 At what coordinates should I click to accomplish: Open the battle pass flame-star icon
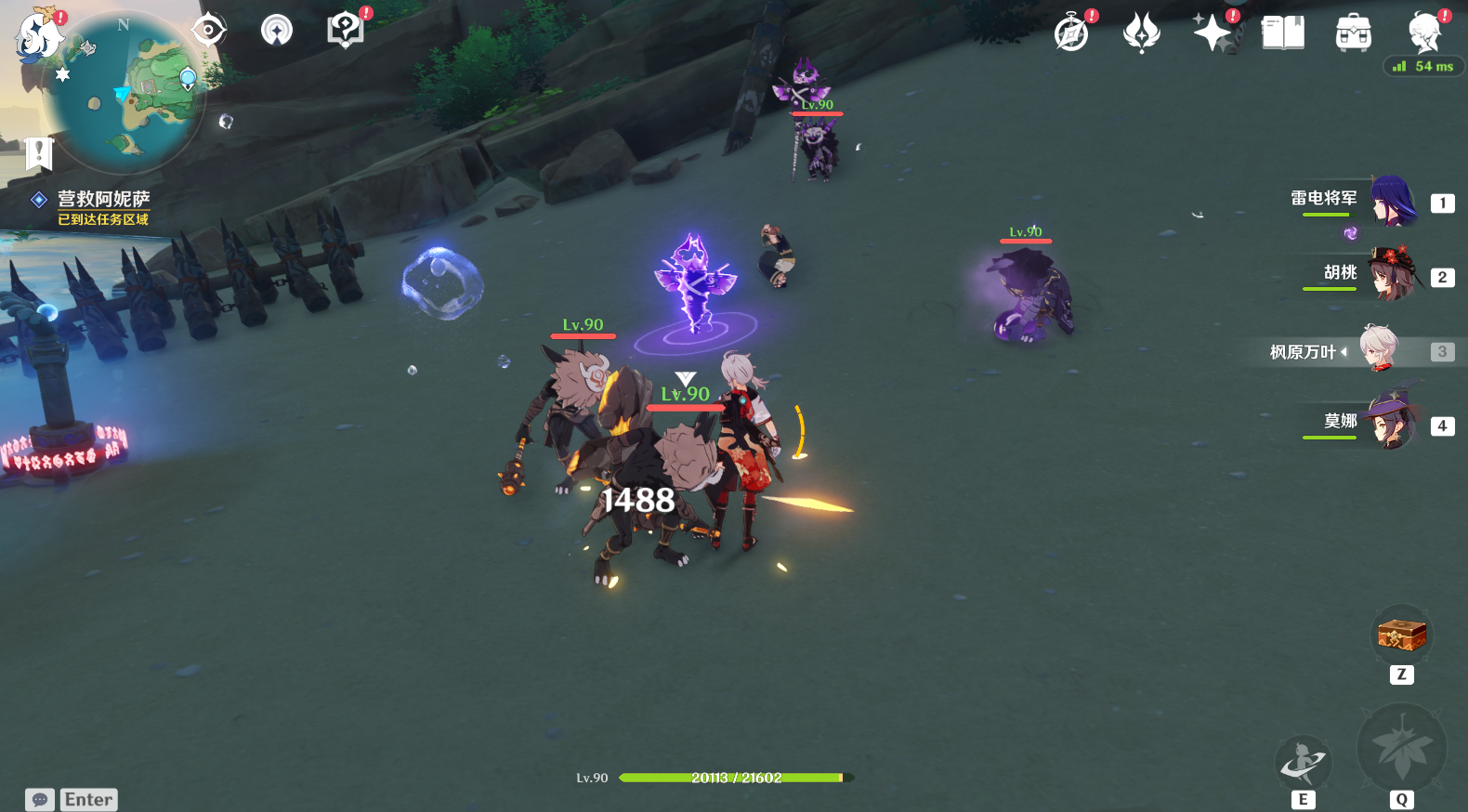tap(1142, 33)
